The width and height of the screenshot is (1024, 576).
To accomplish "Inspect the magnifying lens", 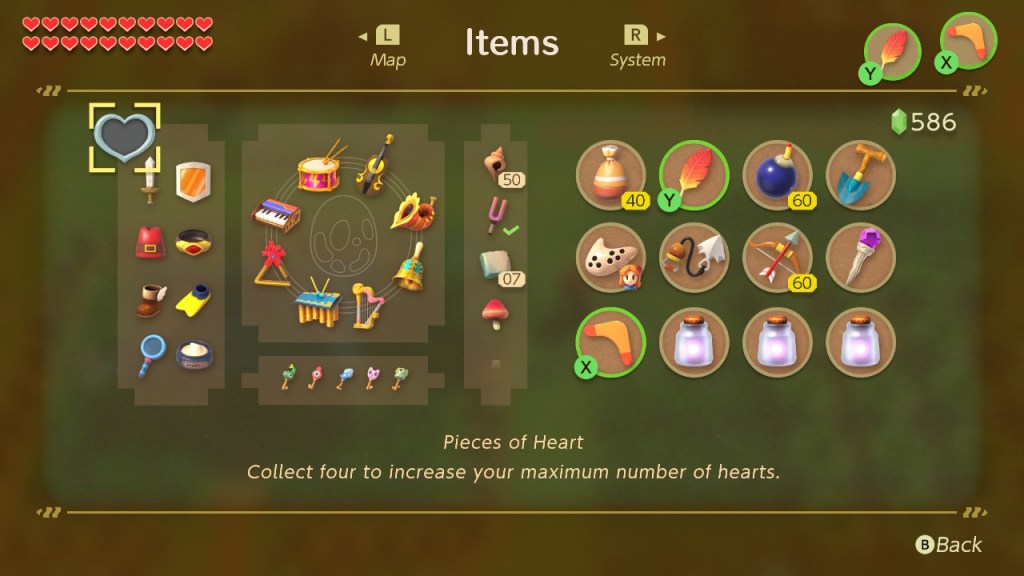I will click(151, 353).
